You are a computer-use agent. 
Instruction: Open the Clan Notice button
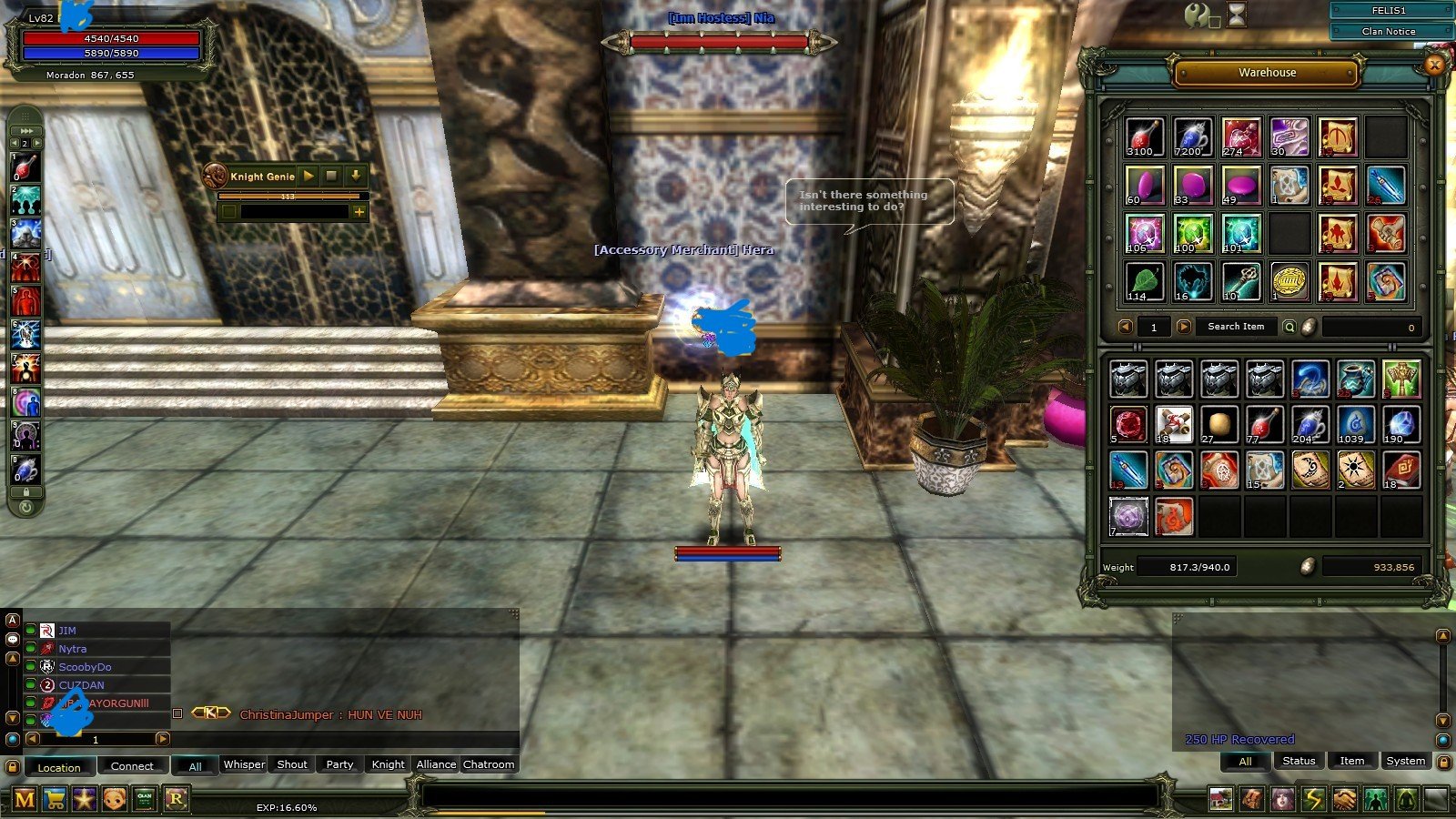pos(1389,31)
